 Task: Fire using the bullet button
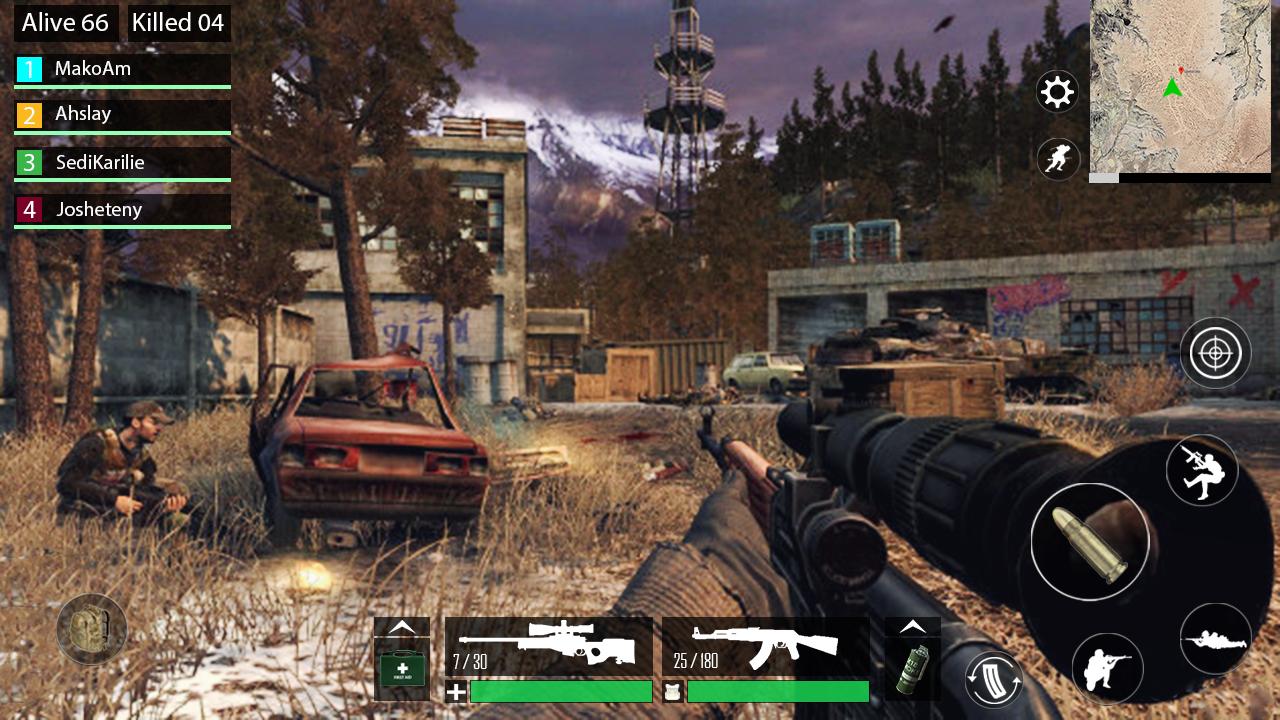coord(1090,541)
